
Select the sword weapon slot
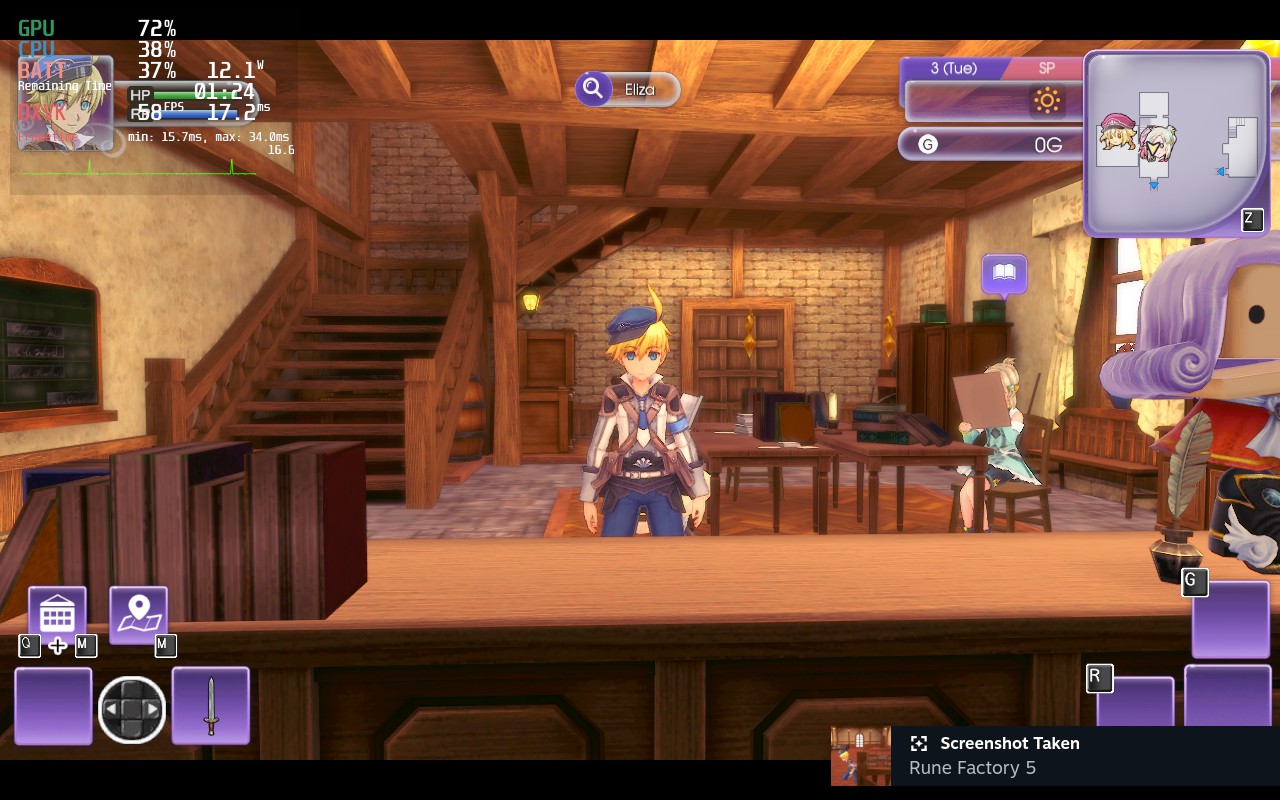pyautogui.click(x=211, y=706)
